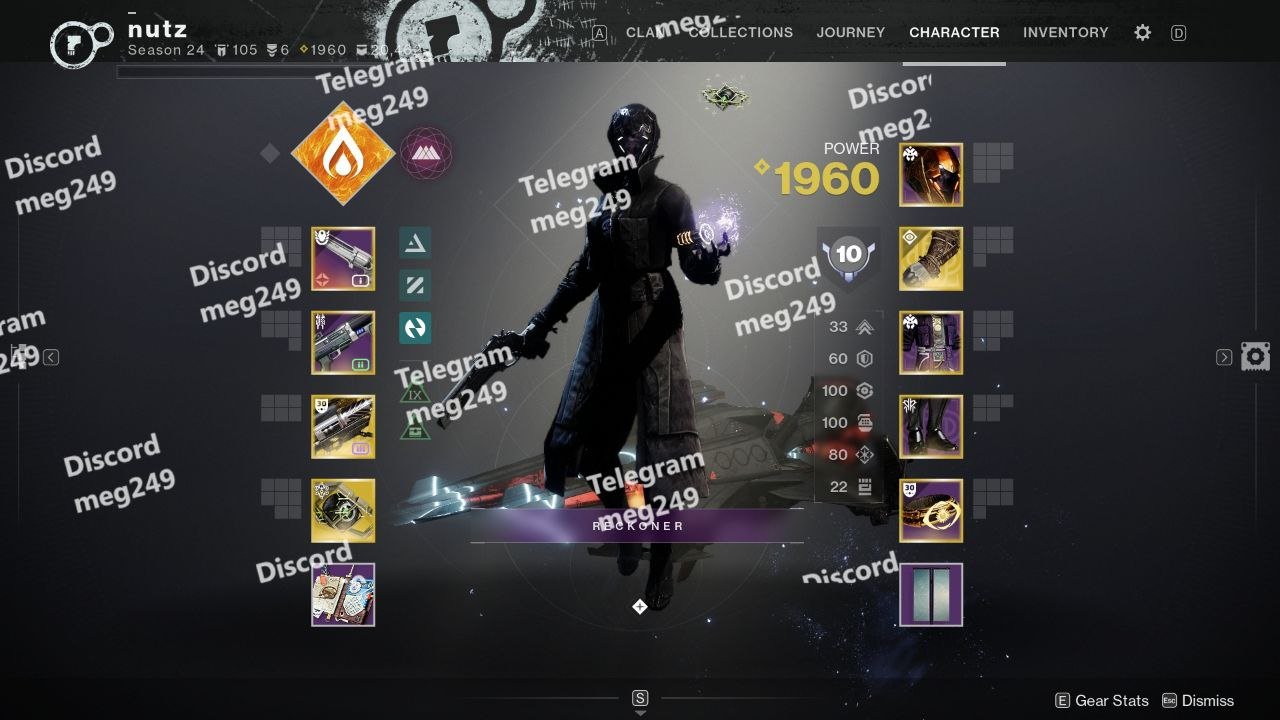Screen dimensions: 1280x720
Task: Open the purple banner emblem slot
Action: pyautogui.click(x=931, y=595)
